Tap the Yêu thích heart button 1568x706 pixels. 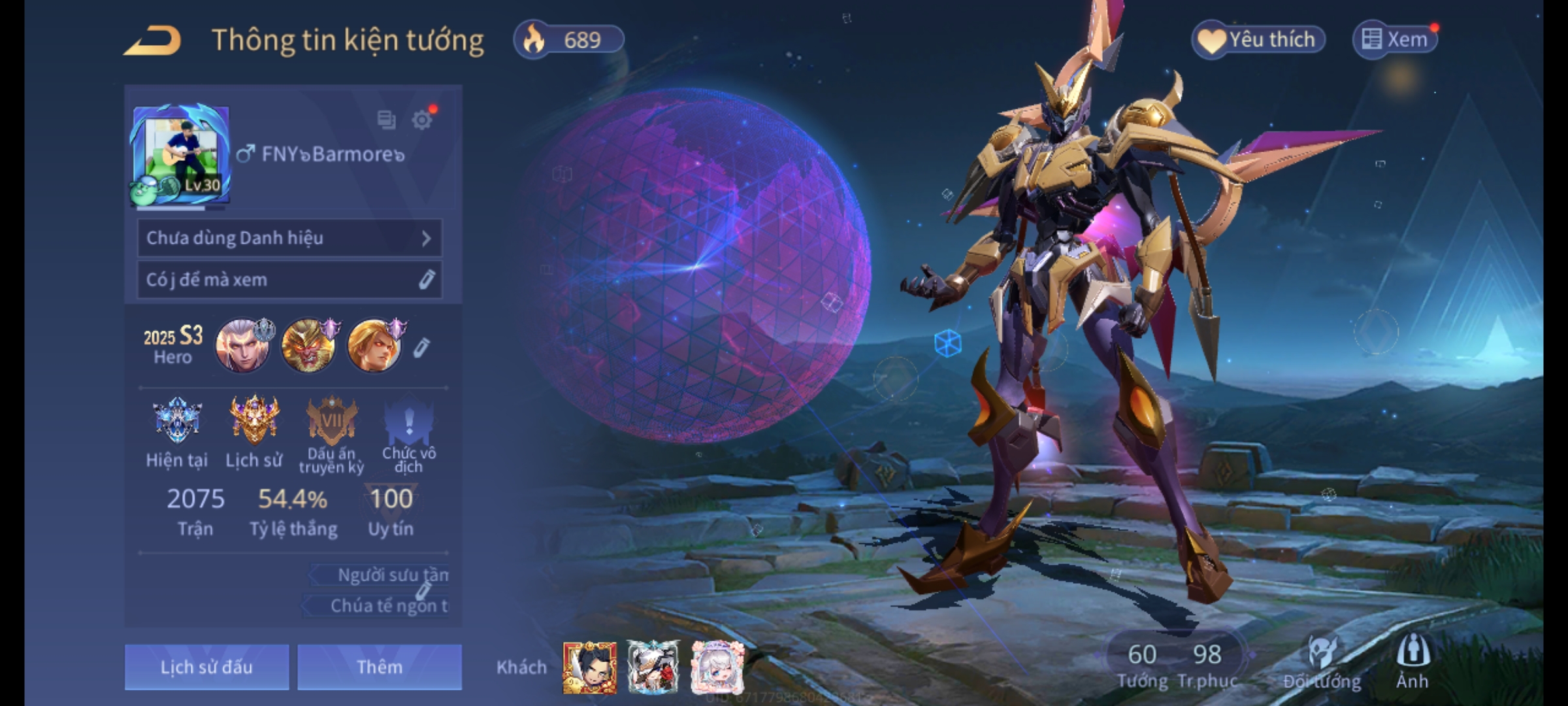[1258, 40]
